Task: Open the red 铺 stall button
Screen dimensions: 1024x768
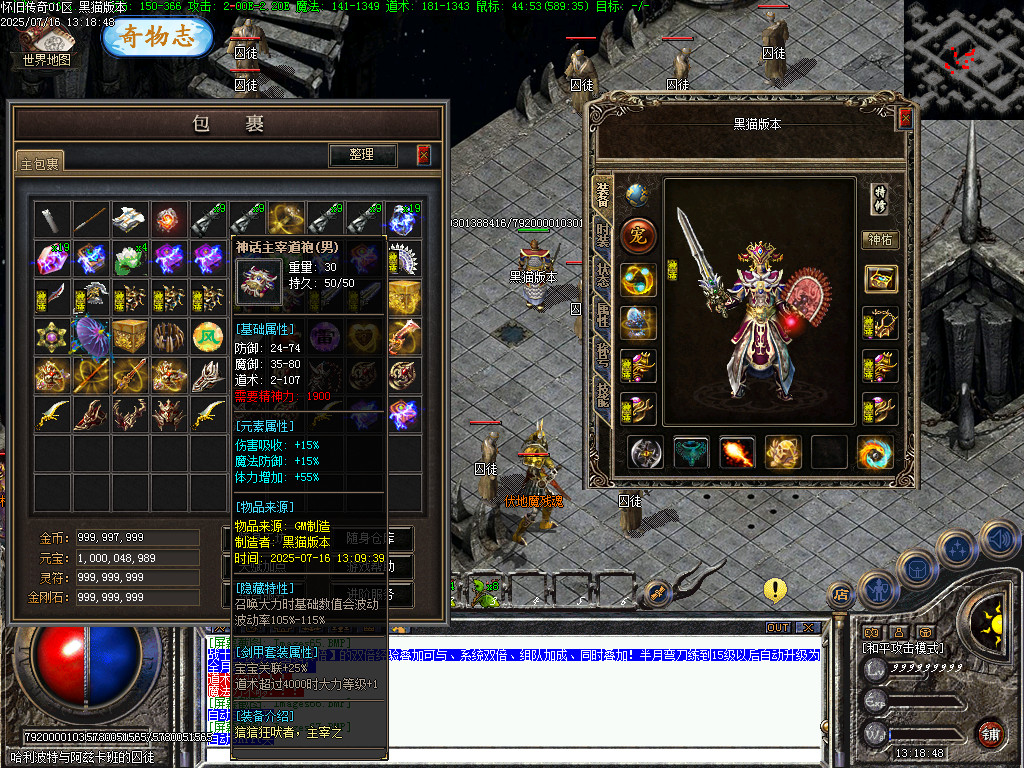Action: (x=990, y=733)
